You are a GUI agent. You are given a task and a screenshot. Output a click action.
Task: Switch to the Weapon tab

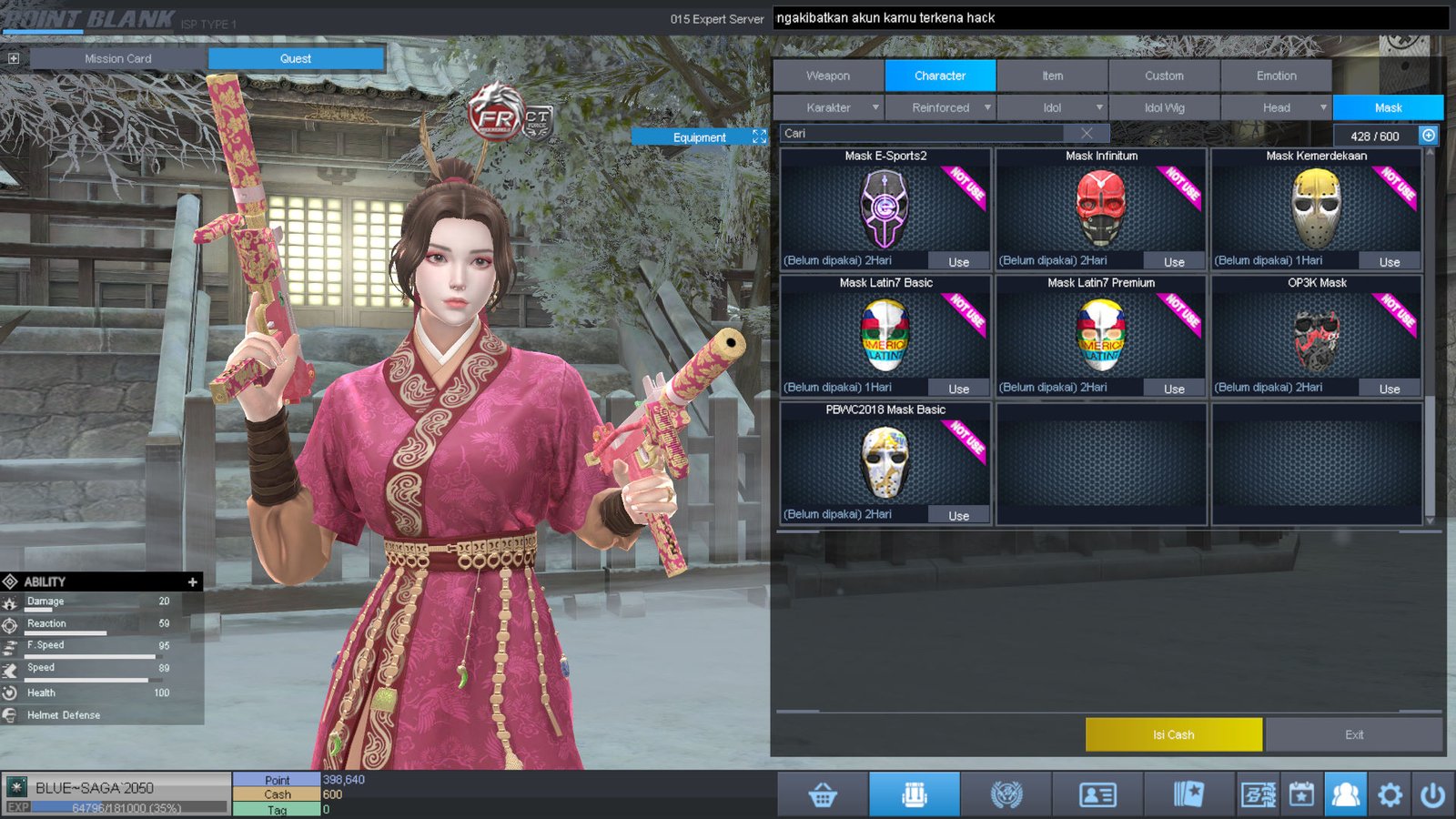(x=828, y=76)
